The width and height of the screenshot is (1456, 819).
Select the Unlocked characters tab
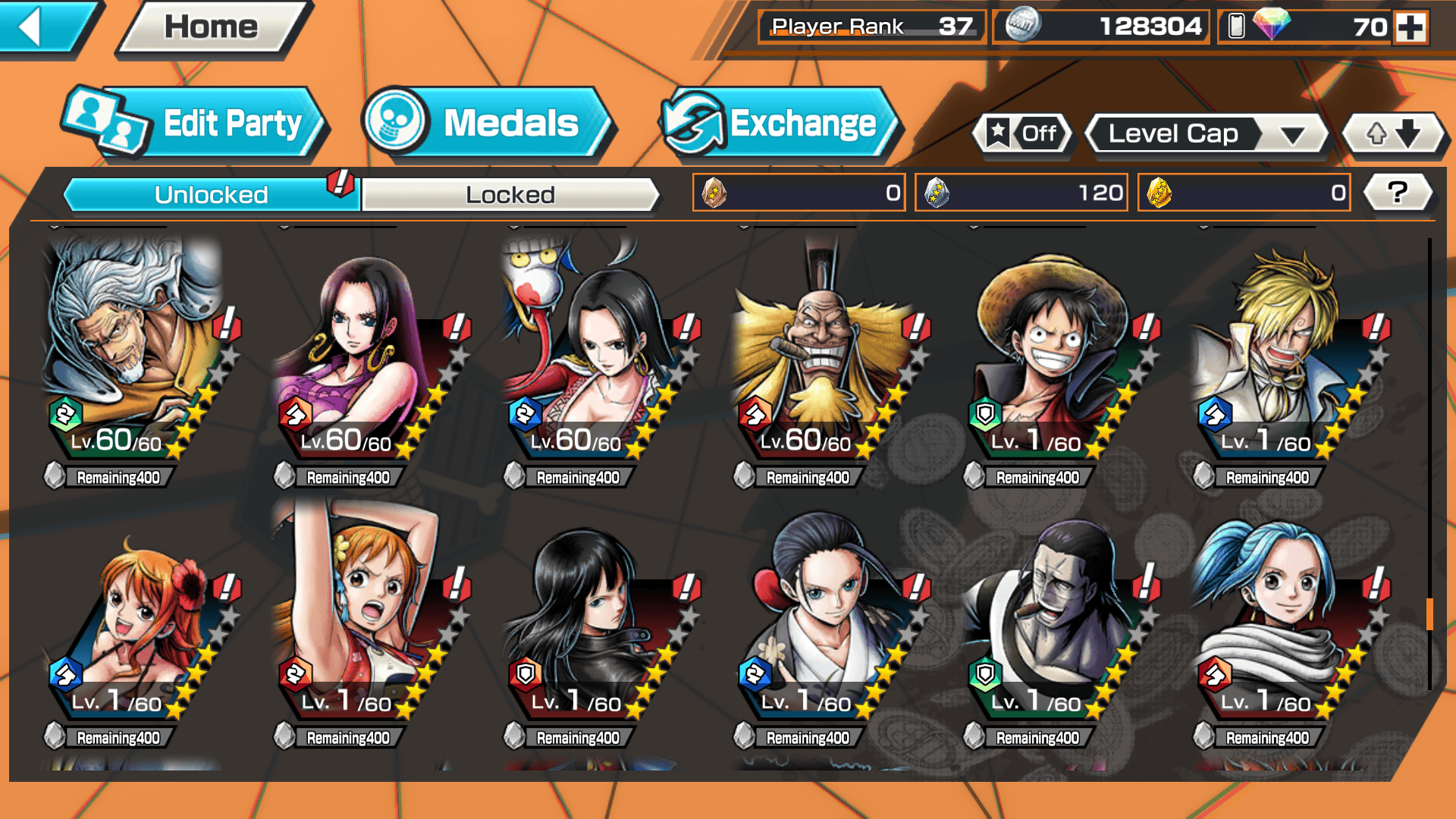pyautogui.click(x=211, y=195)
